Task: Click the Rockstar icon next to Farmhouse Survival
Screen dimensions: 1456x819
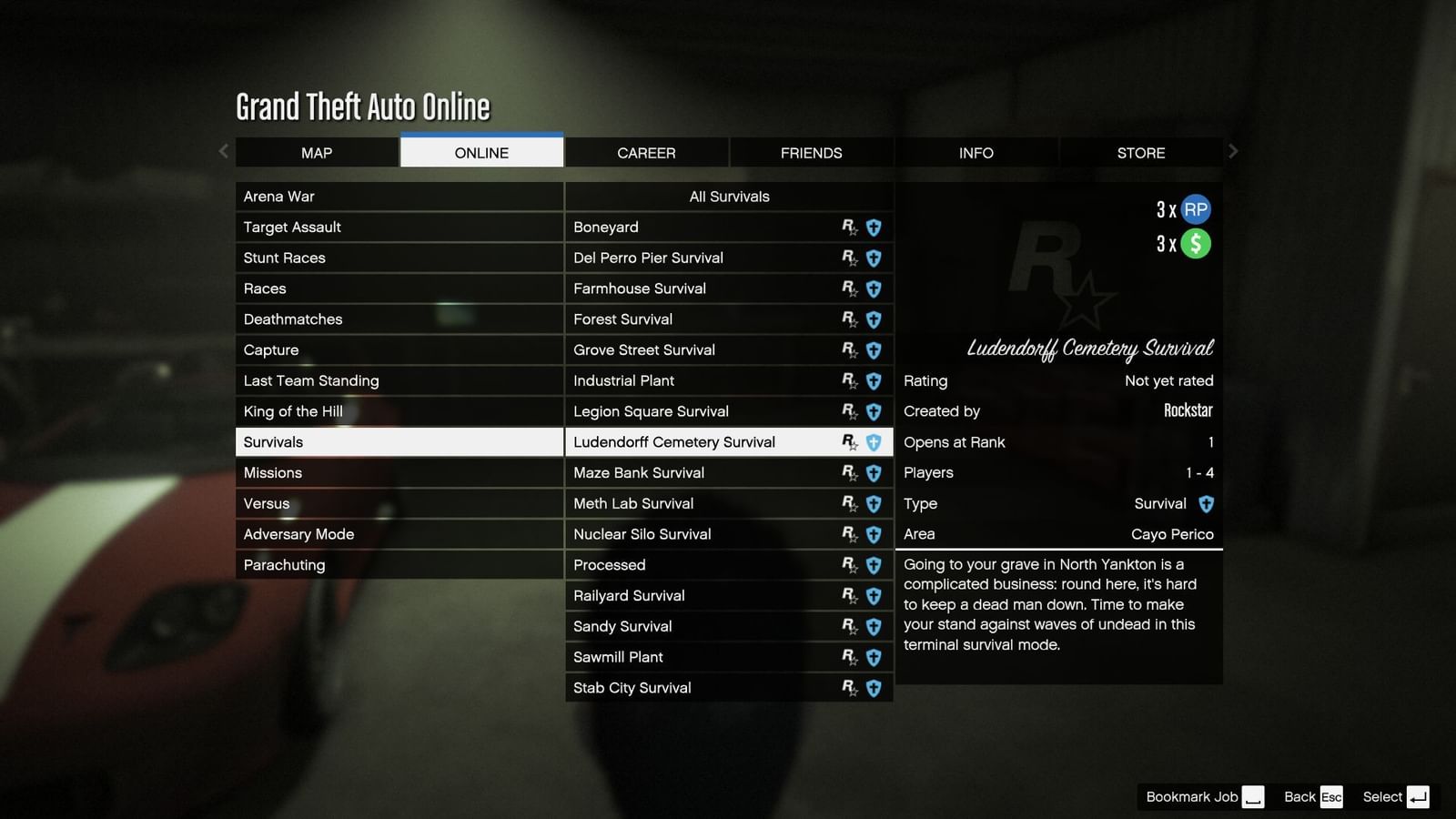Action: 850,288
